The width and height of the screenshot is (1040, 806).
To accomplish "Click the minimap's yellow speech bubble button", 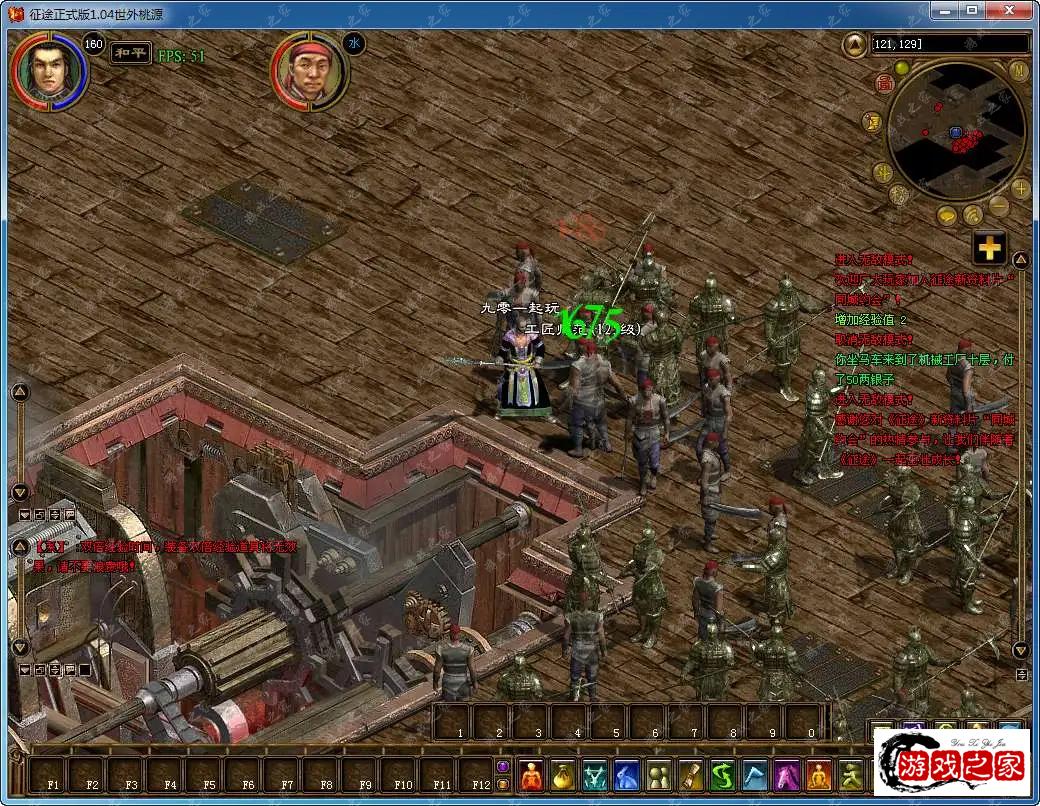I will pos(948,215).
